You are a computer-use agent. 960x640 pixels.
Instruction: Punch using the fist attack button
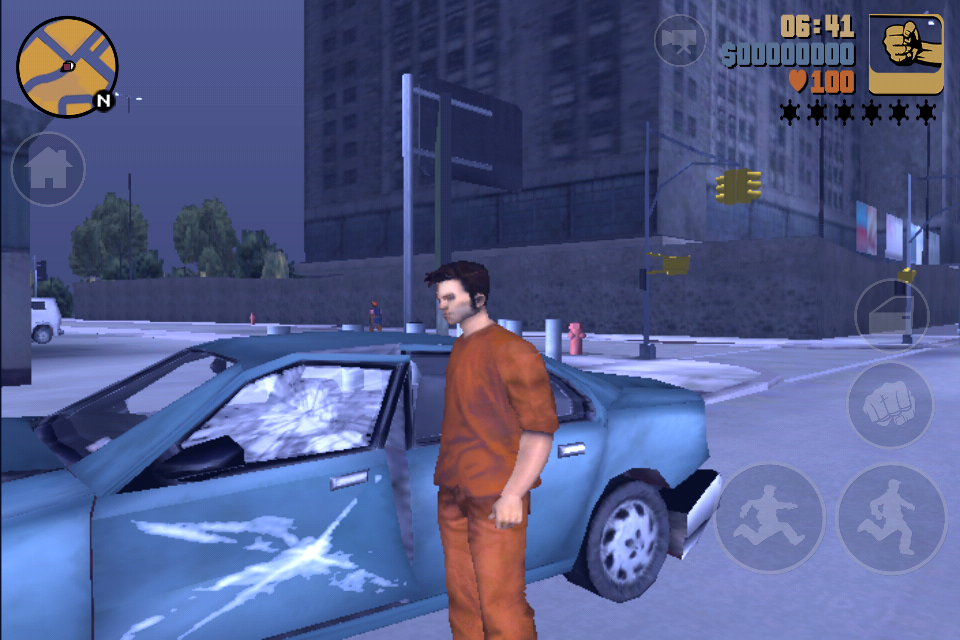[890, 405]
